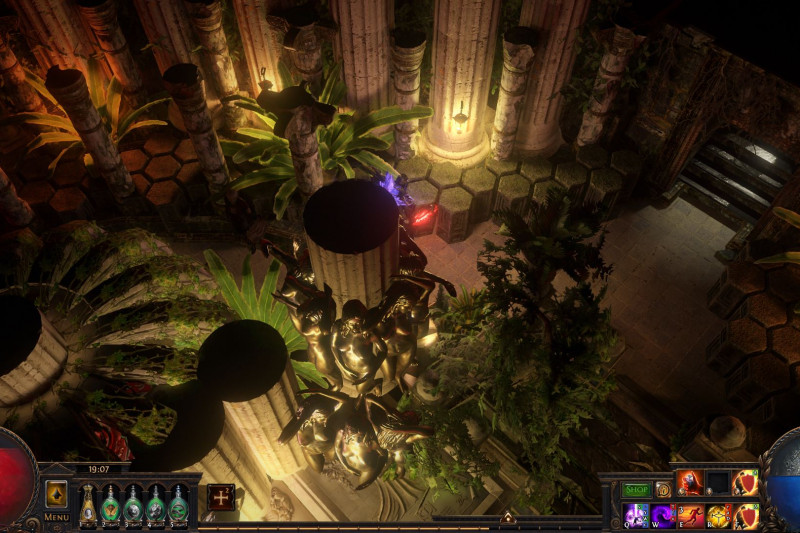
Task: Activate the green flask numbered 3
Action: [133, 503]
